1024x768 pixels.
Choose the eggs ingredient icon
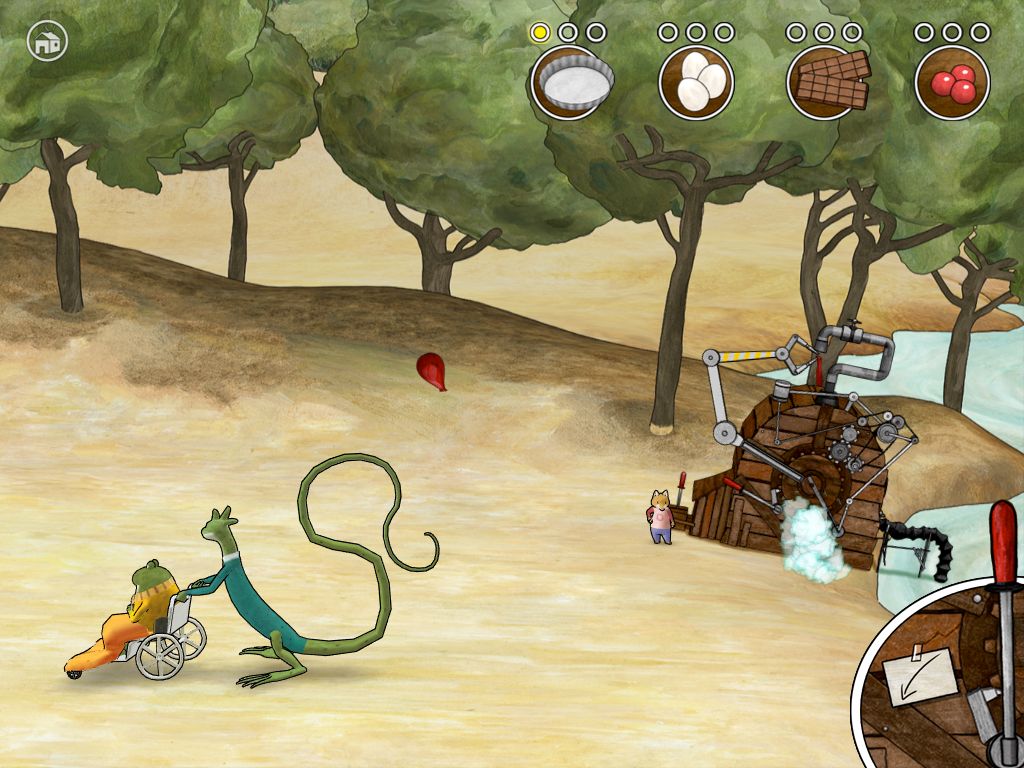[696, 83]
